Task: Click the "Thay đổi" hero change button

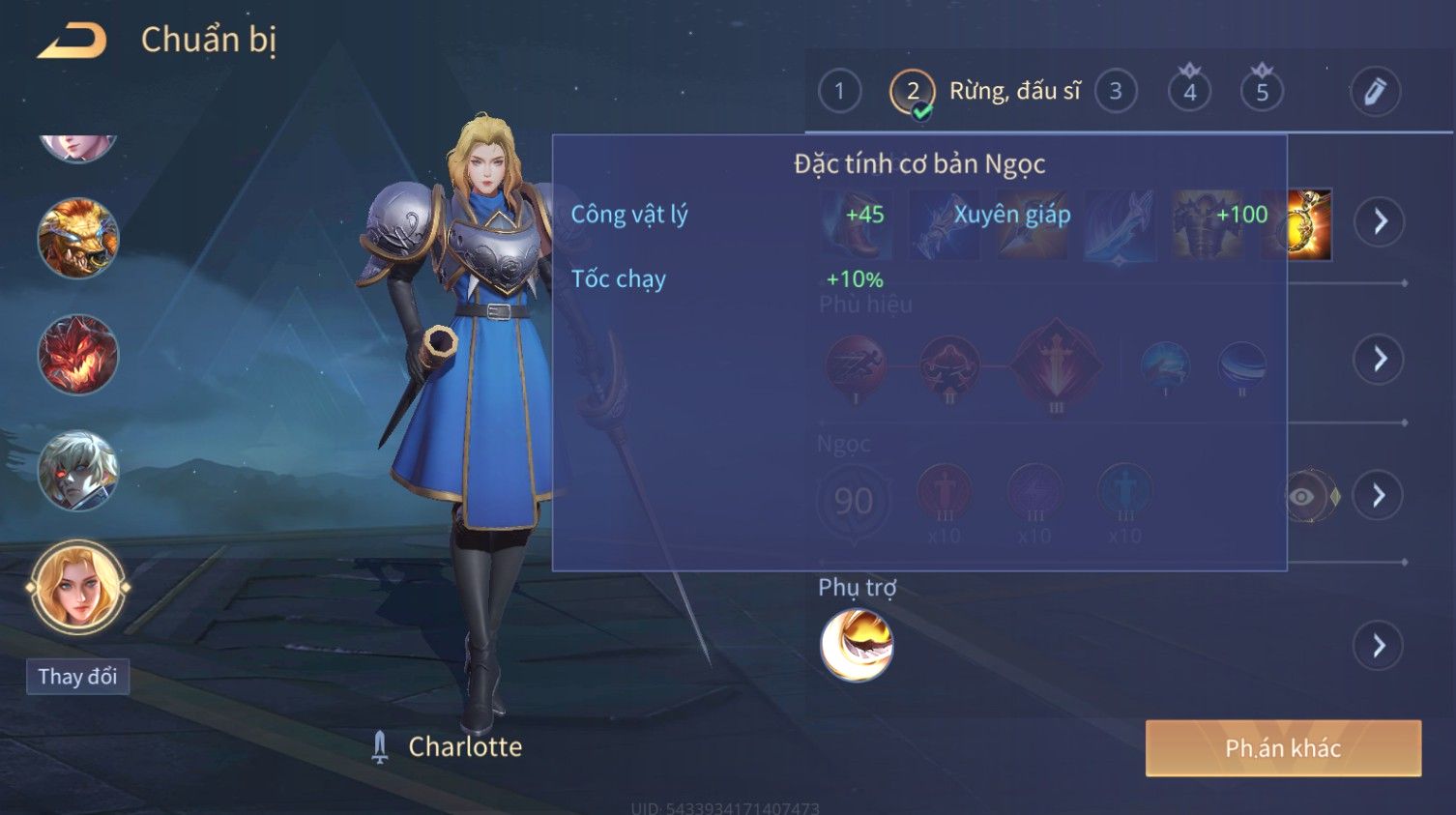Action: pos(77,676)
